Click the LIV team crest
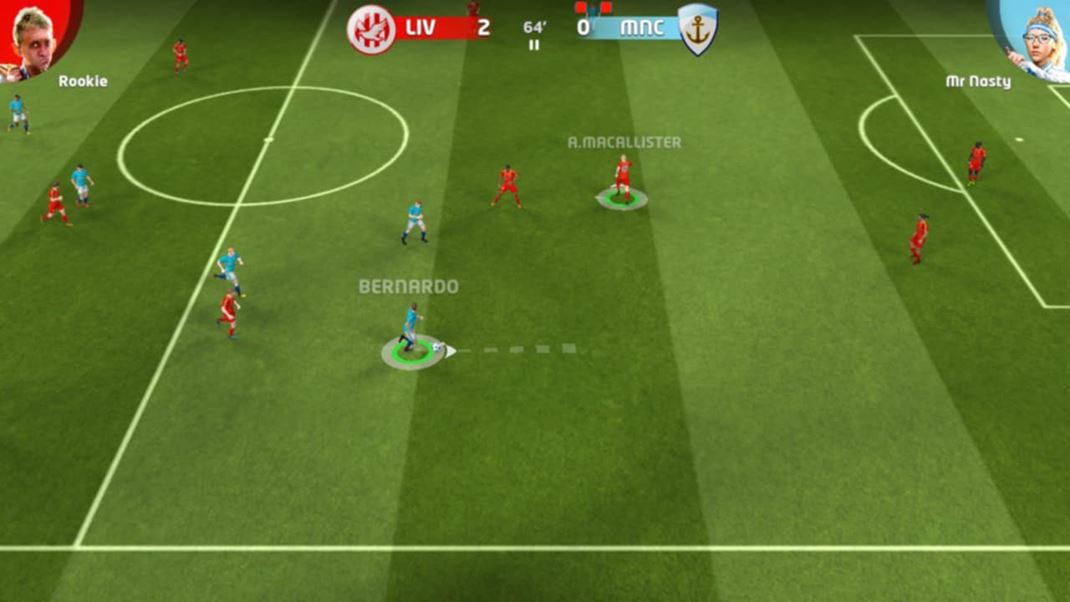The height and width of the screenshot is (602, 1070). pos(371,29)
